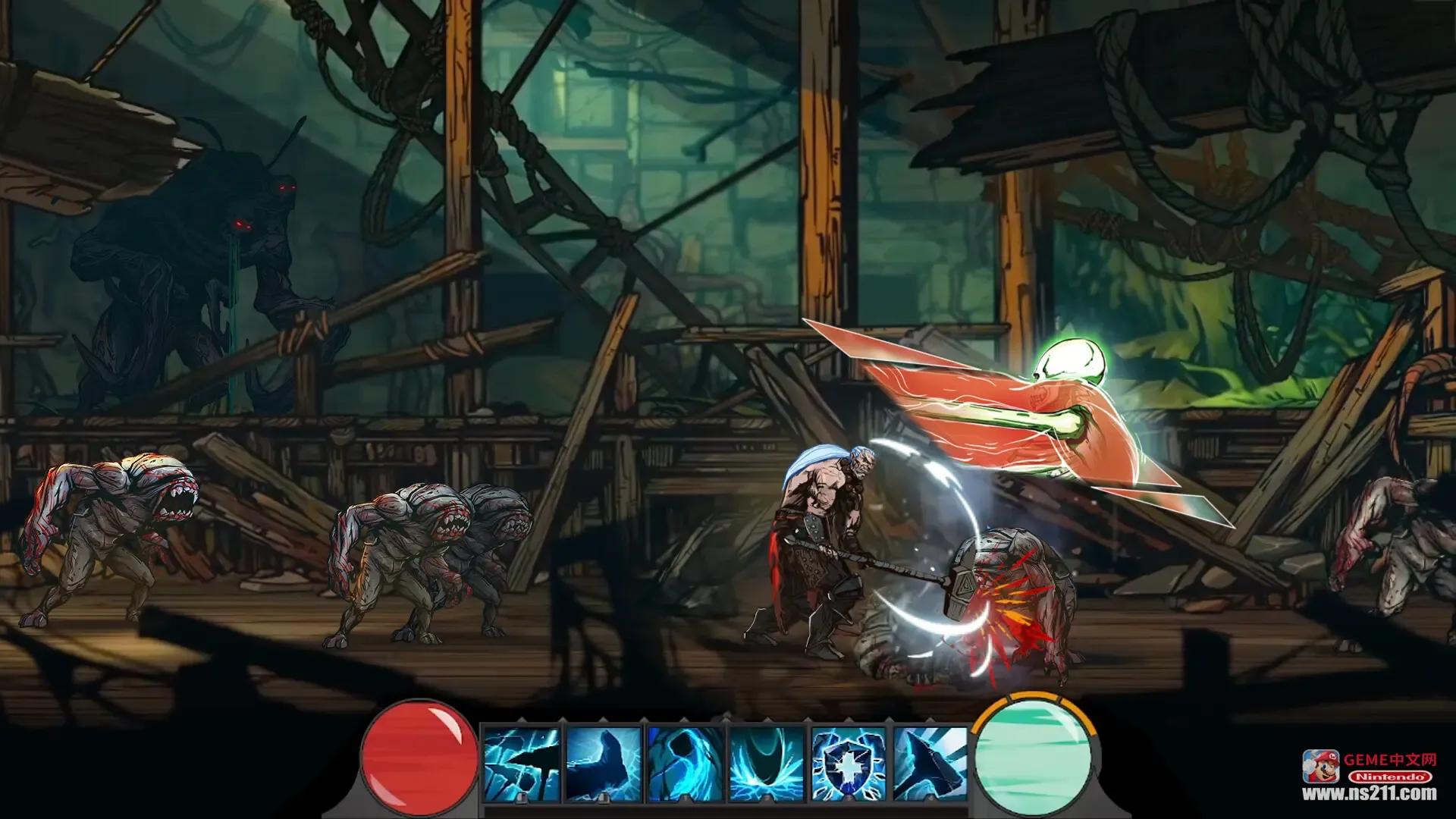Viewport: 1456px width, 819px height.
Task: Select the raised hammer strike ability
Action: (930, 763)
